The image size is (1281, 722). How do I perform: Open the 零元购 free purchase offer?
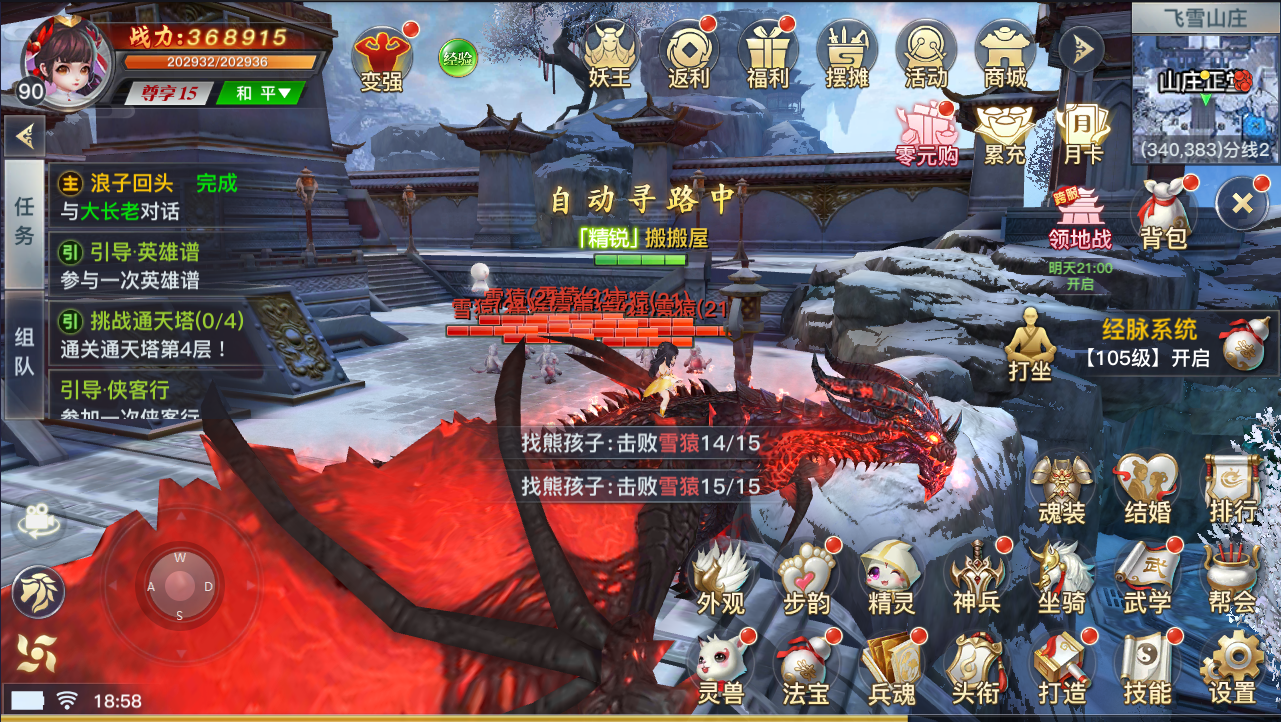(x=928, y=131)
